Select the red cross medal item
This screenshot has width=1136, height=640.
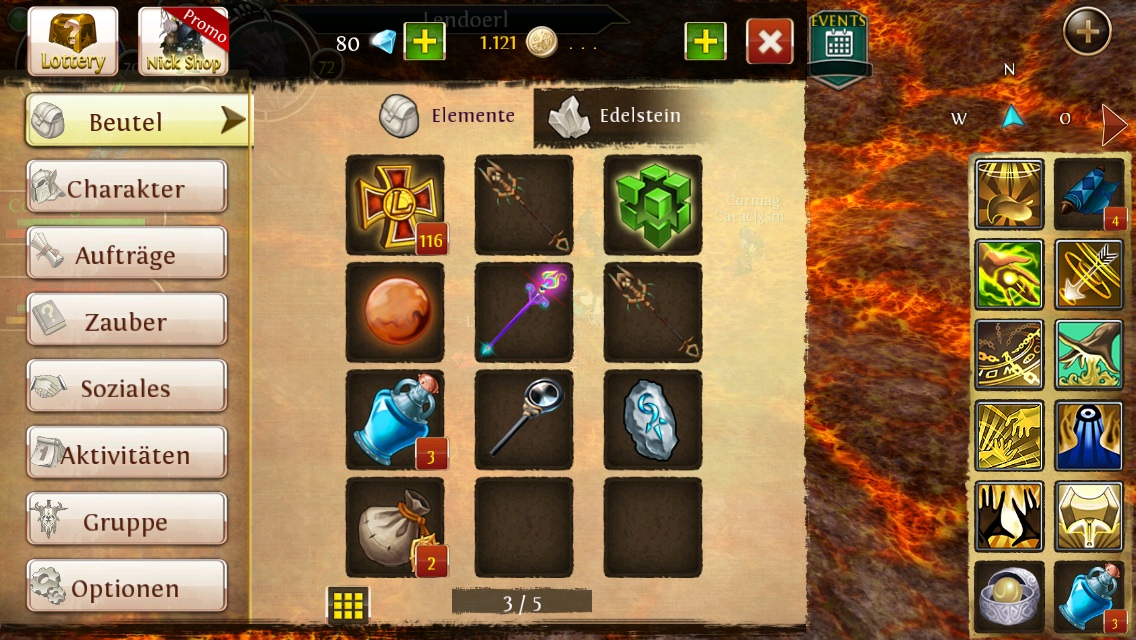click(x=395, y=204)
